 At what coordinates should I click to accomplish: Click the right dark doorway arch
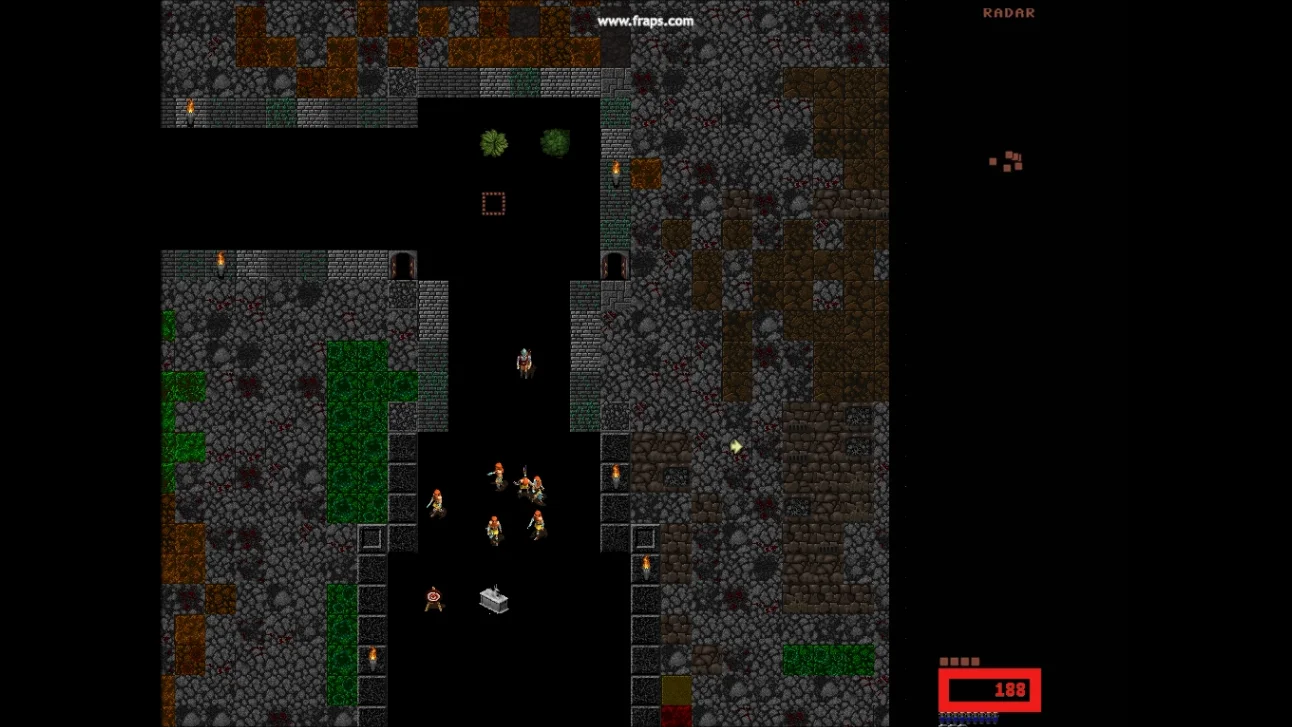point(613,263)
